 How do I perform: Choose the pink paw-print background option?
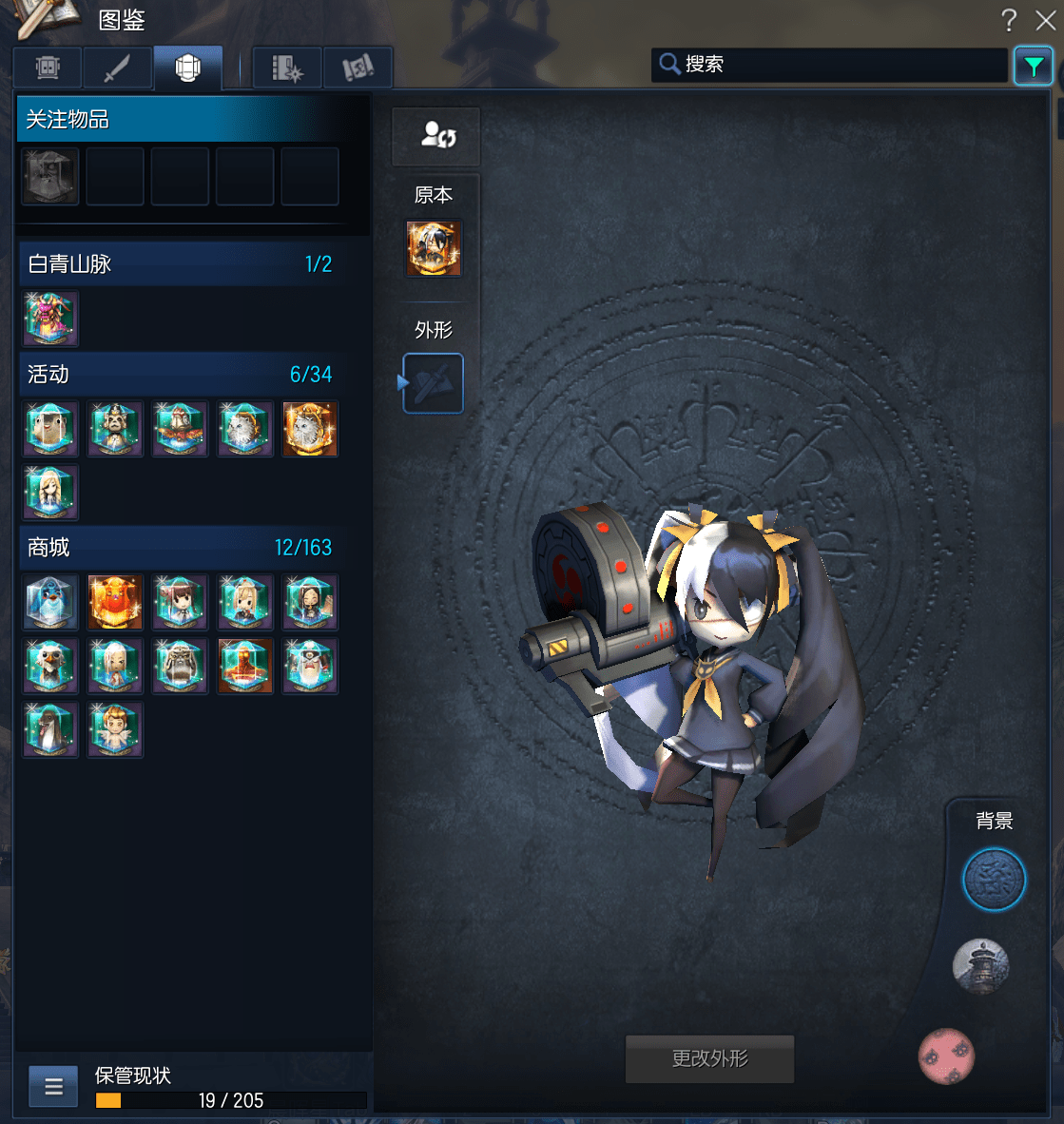(946, 1056)
